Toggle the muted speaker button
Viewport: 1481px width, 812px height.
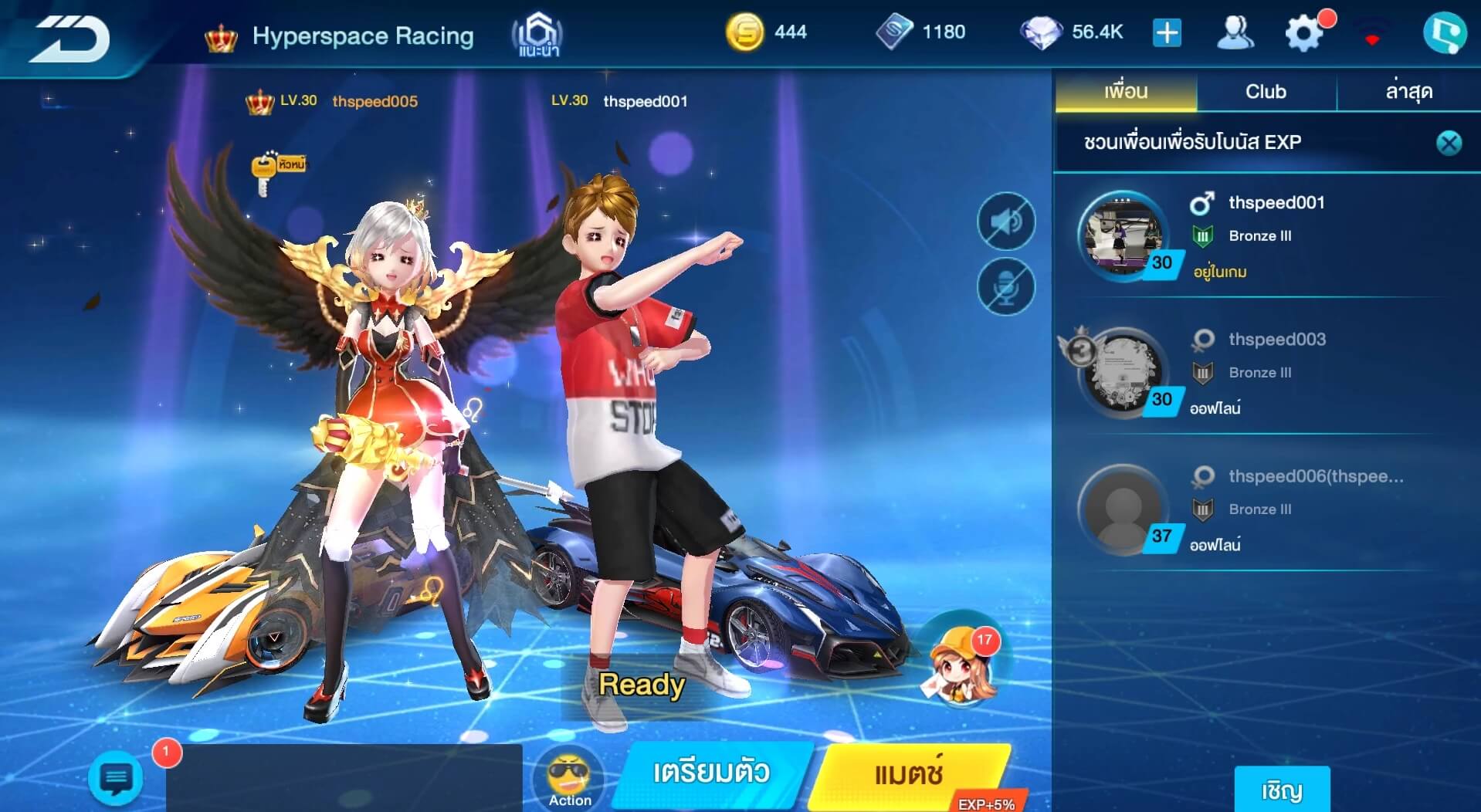tap(1005, 222)
